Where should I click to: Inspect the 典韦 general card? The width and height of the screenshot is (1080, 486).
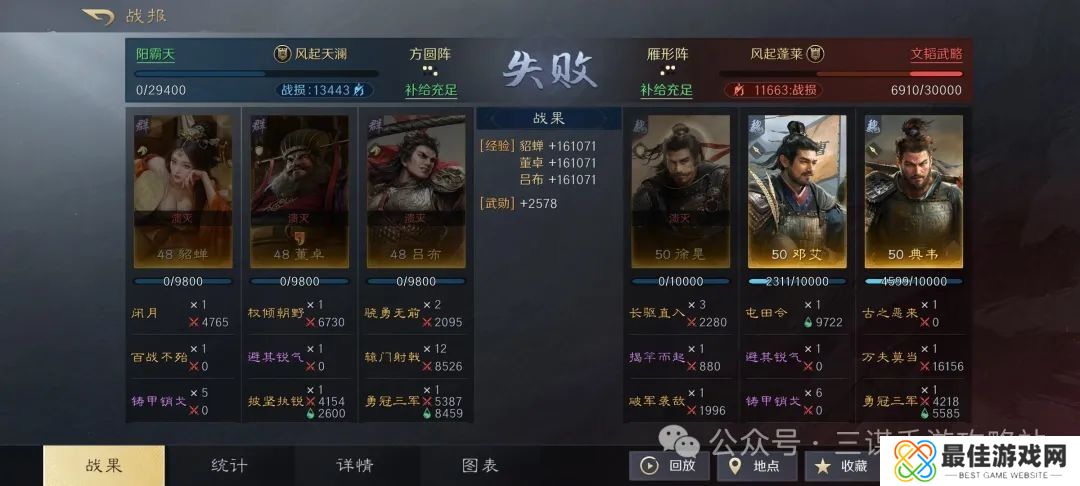point(914,191)
